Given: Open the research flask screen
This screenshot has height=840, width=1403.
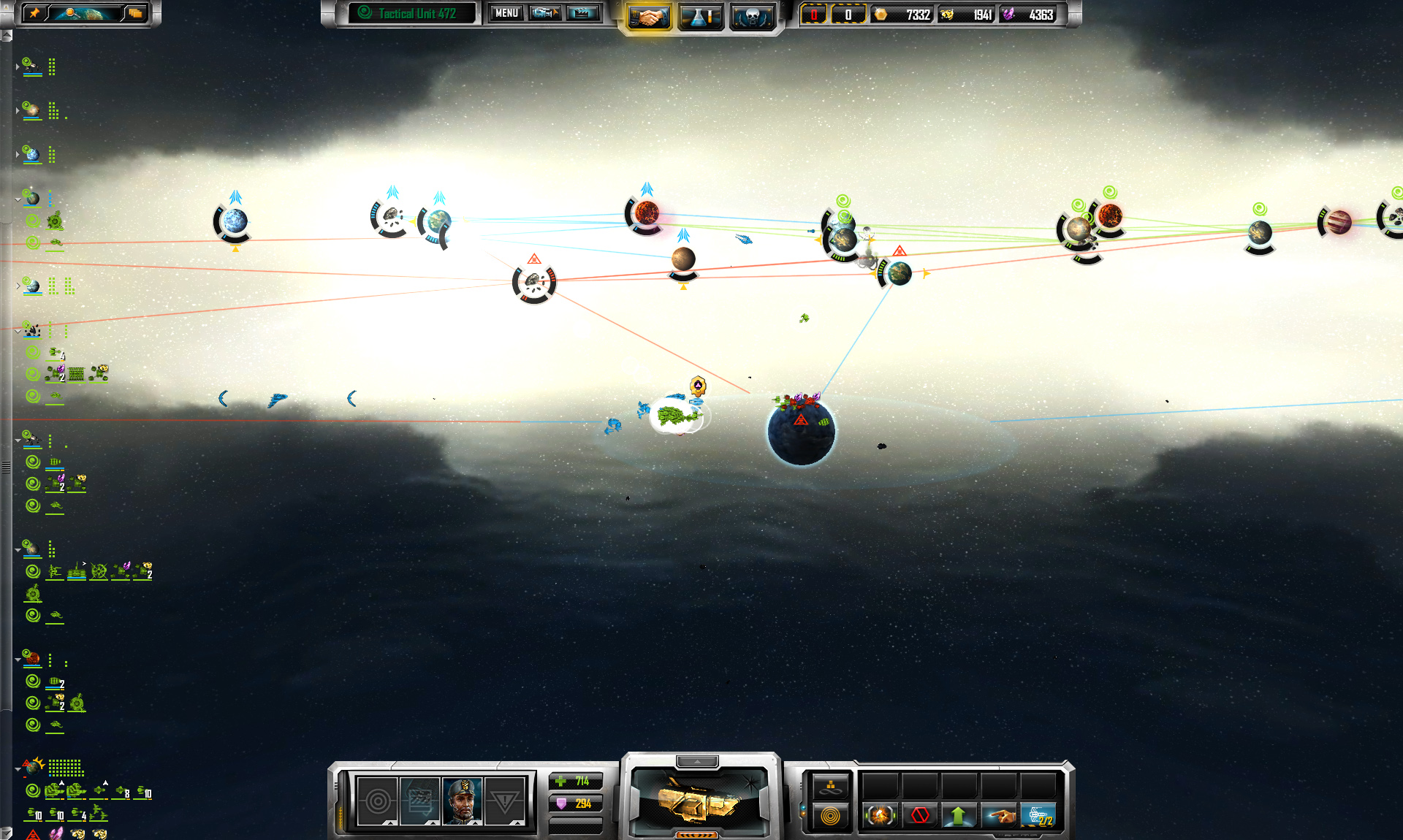Looking at the screenshot, I should pos(700,16).
